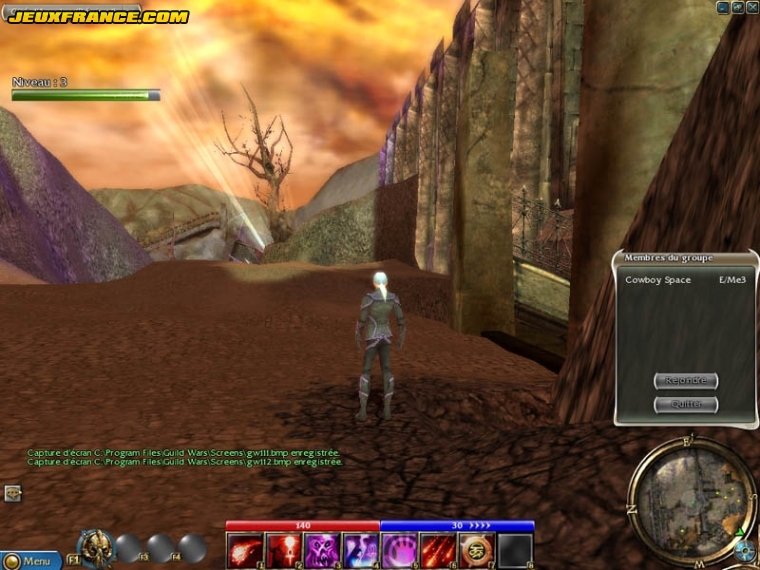The height and width of the screenshot is (570, 760).
Task: Open the small chat icon above the Menu
Action: click(13, 493)
